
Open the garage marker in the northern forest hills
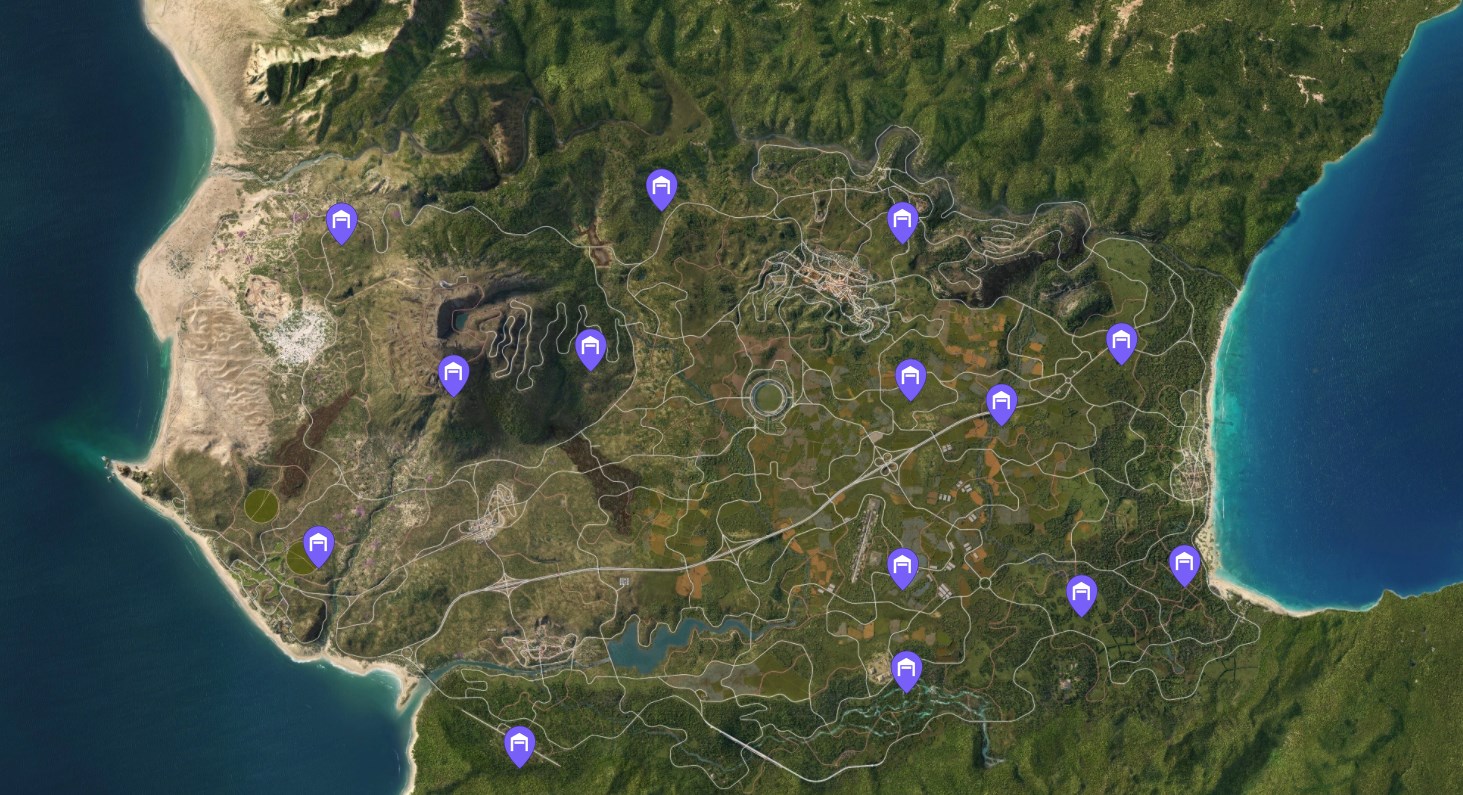662,188
